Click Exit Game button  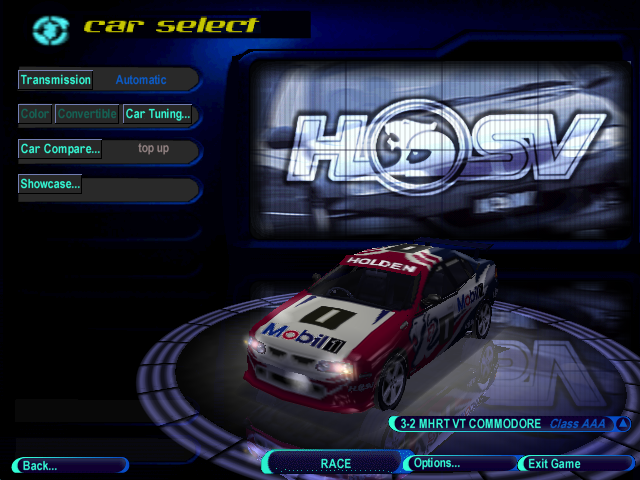coord(554,464)
